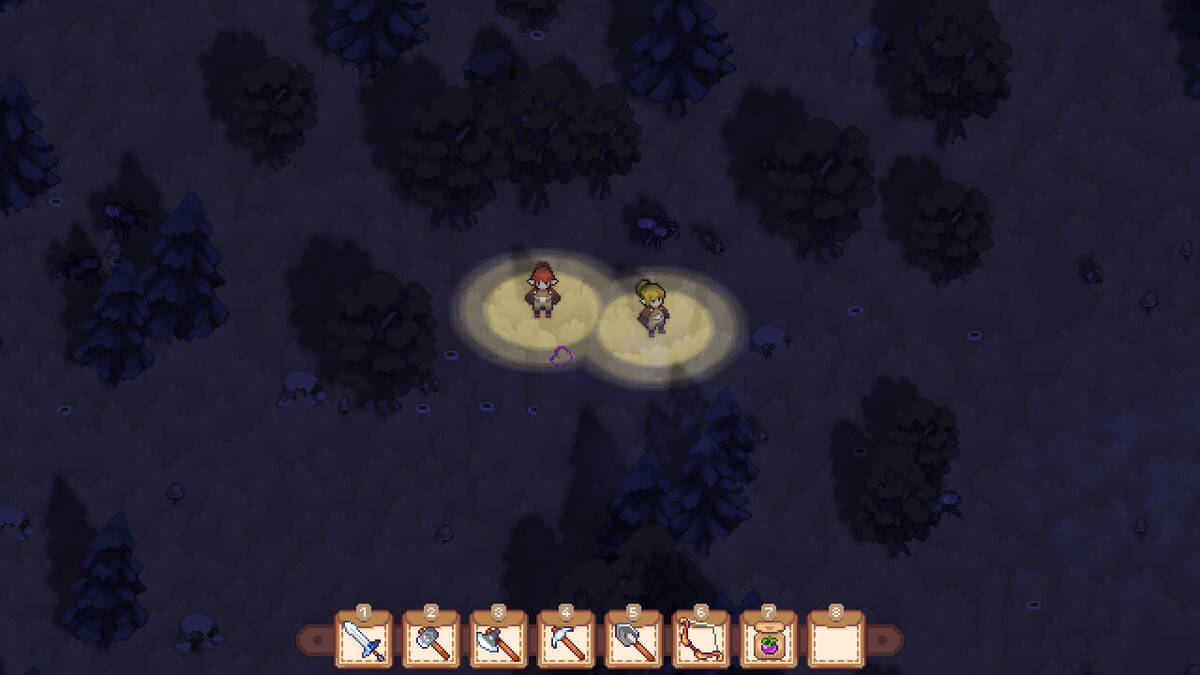Choose the seed bag slot
The width and height of the screenshot is (1200, 675).
click(x=768, y=641)
